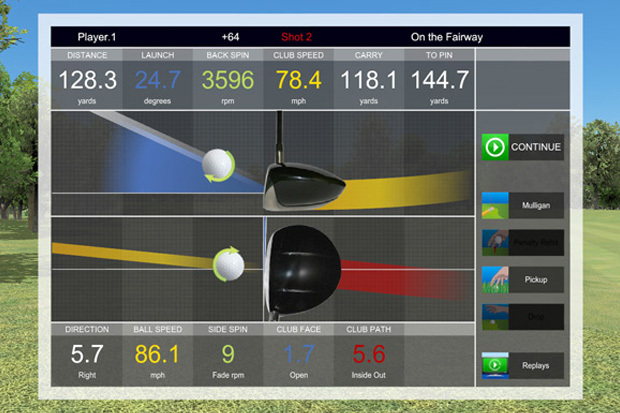Open the Replays viewer

pos(522,366)
